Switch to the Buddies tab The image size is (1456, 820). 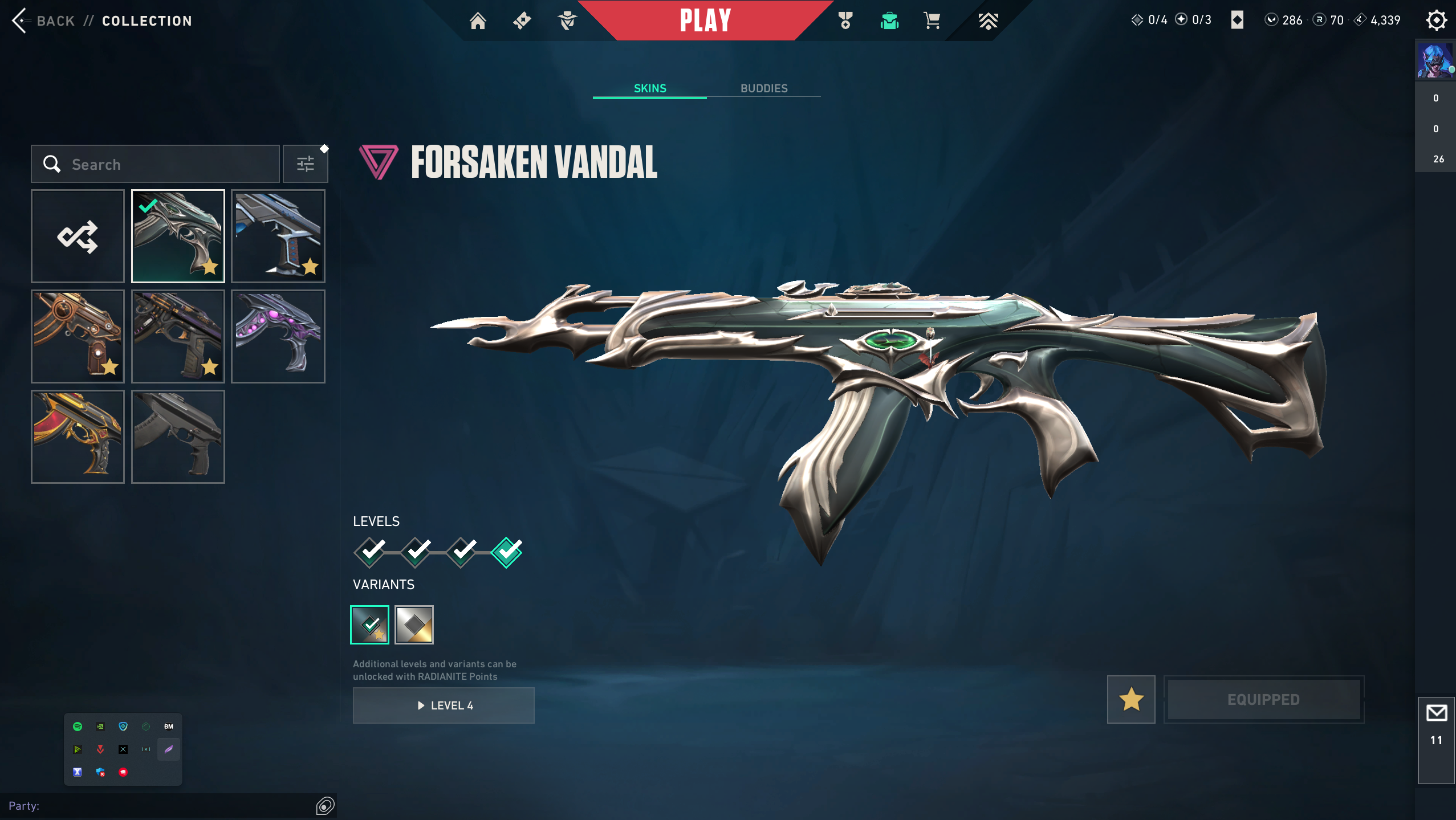764,88
